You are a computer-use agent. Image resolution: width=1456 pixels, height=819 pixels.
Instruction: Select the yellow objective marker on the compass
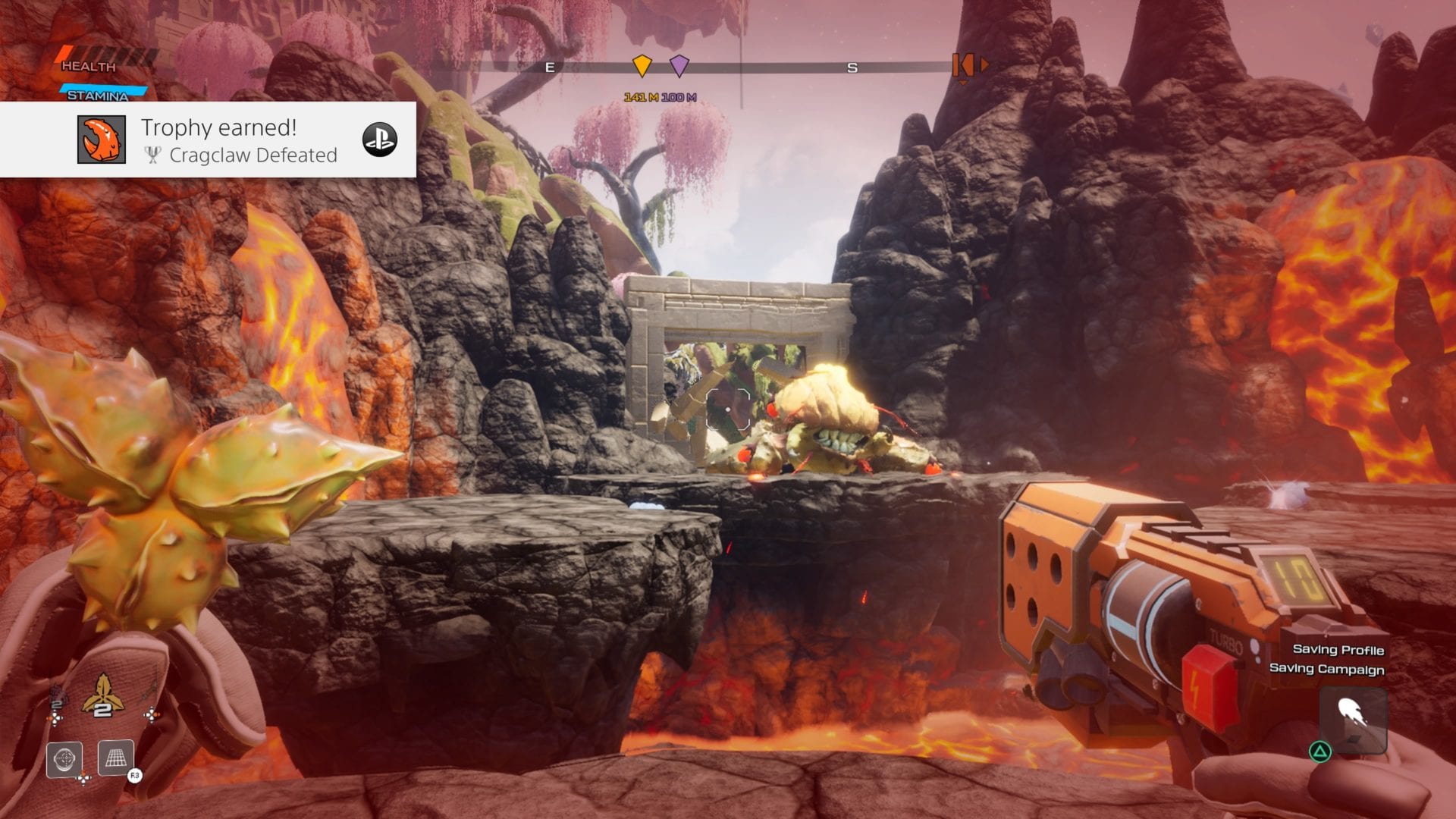[x=642, y=66]
